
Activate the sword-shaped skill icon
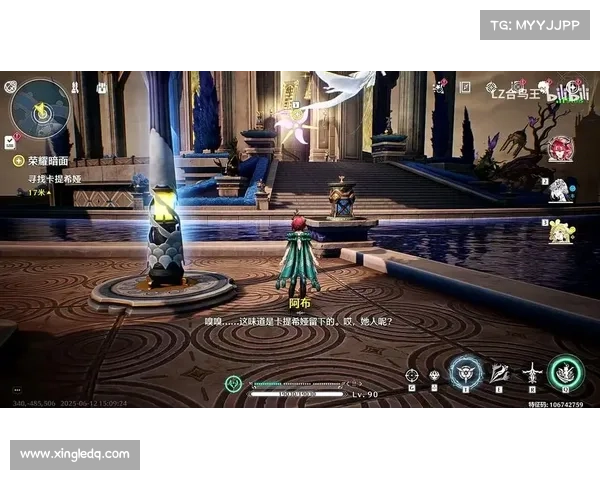[532, 374]
